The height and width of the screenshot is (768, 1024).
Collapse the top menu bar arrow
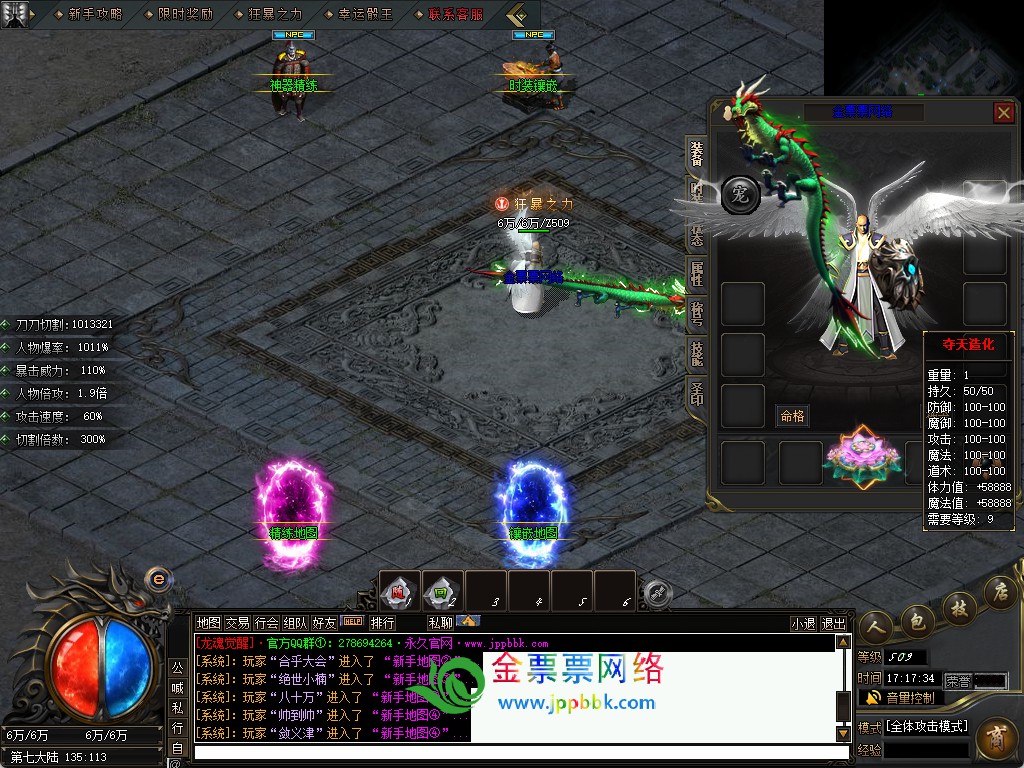516,14
